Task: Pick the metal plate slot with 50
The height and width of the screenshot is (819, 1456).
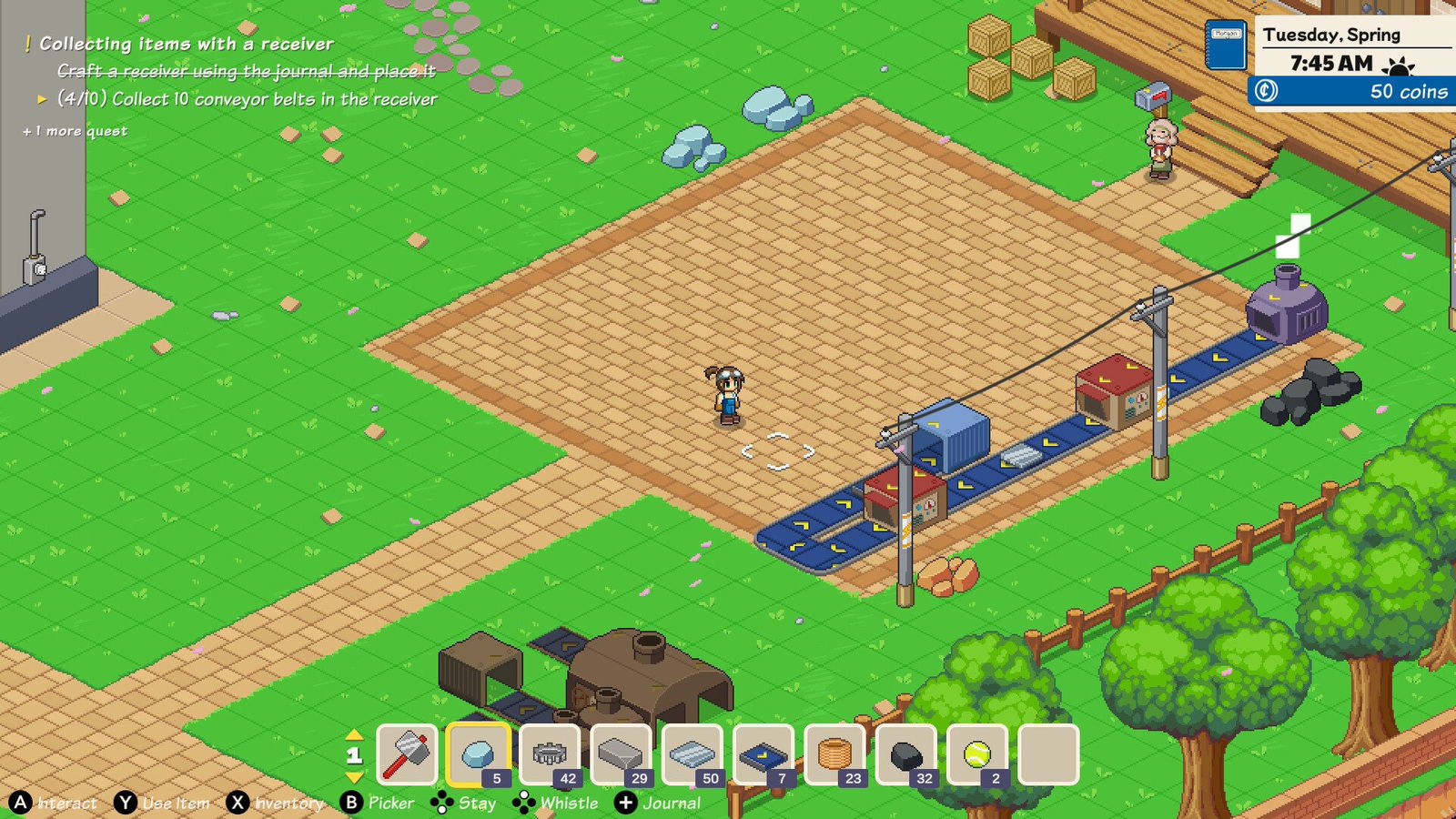Action: pyautogui.click(x=692, y=754)
